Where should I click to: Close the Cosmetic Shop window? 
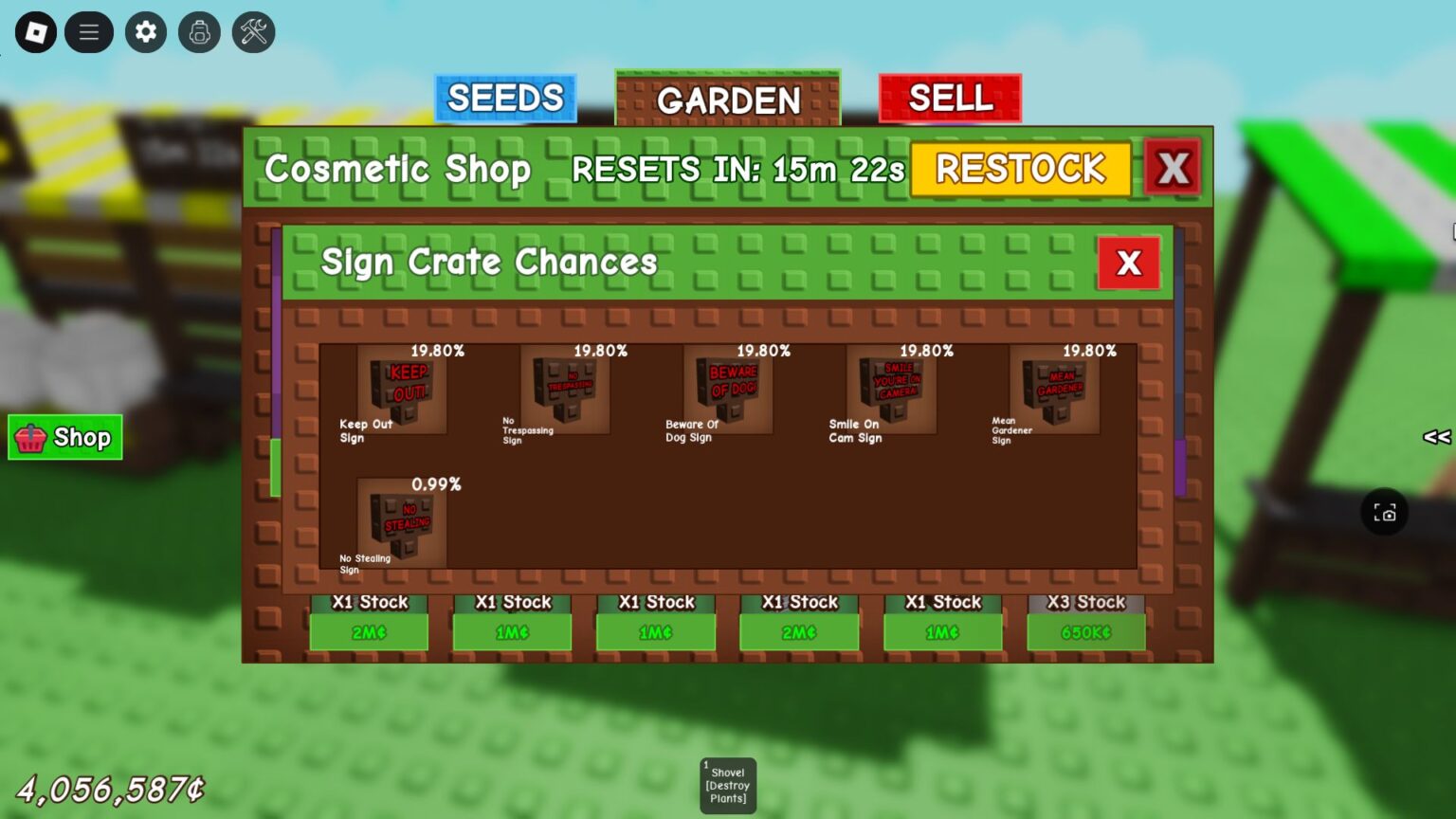(1173, 167)
